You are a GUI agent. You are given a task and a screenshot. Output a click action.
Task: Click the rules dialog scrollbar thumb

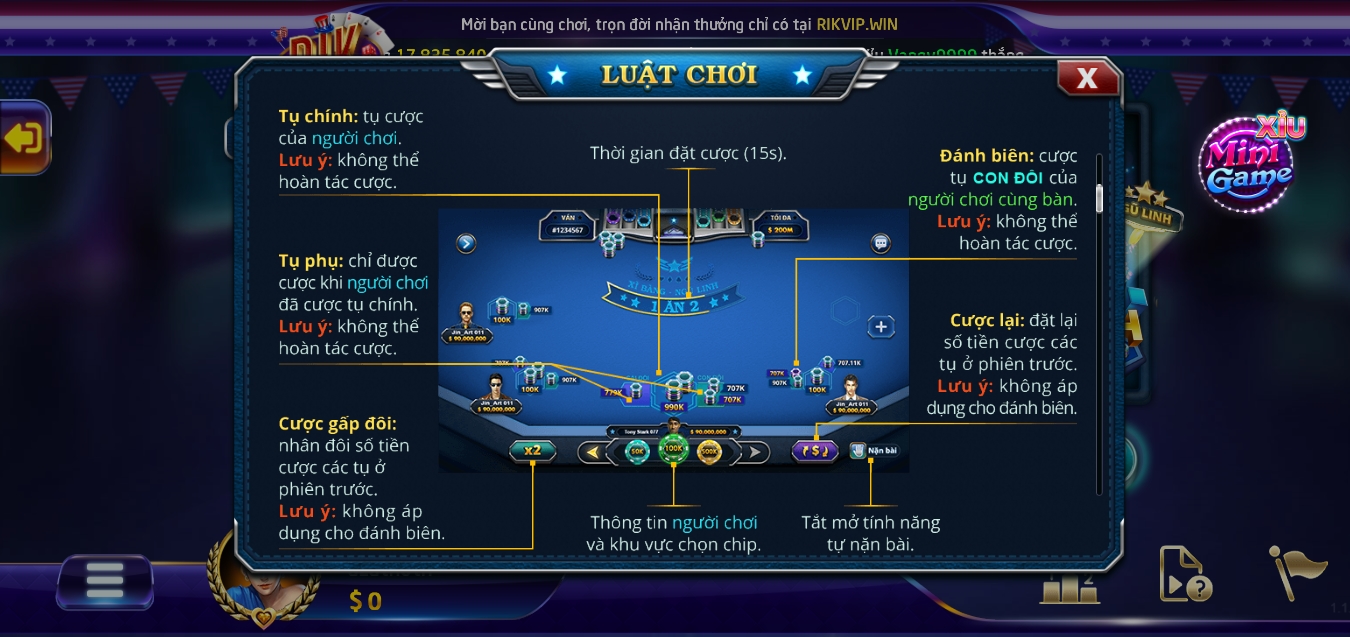tap(1099, 198)
